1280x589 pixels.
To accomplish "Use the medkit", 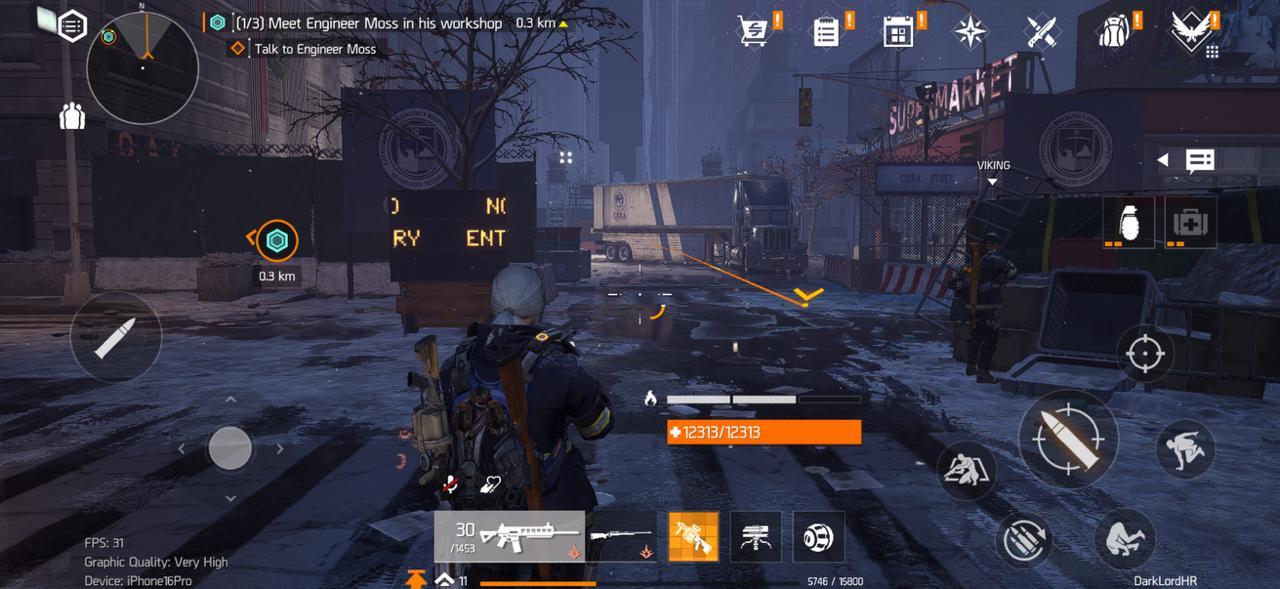I will pyautogui.click(x=1190, y=221).
